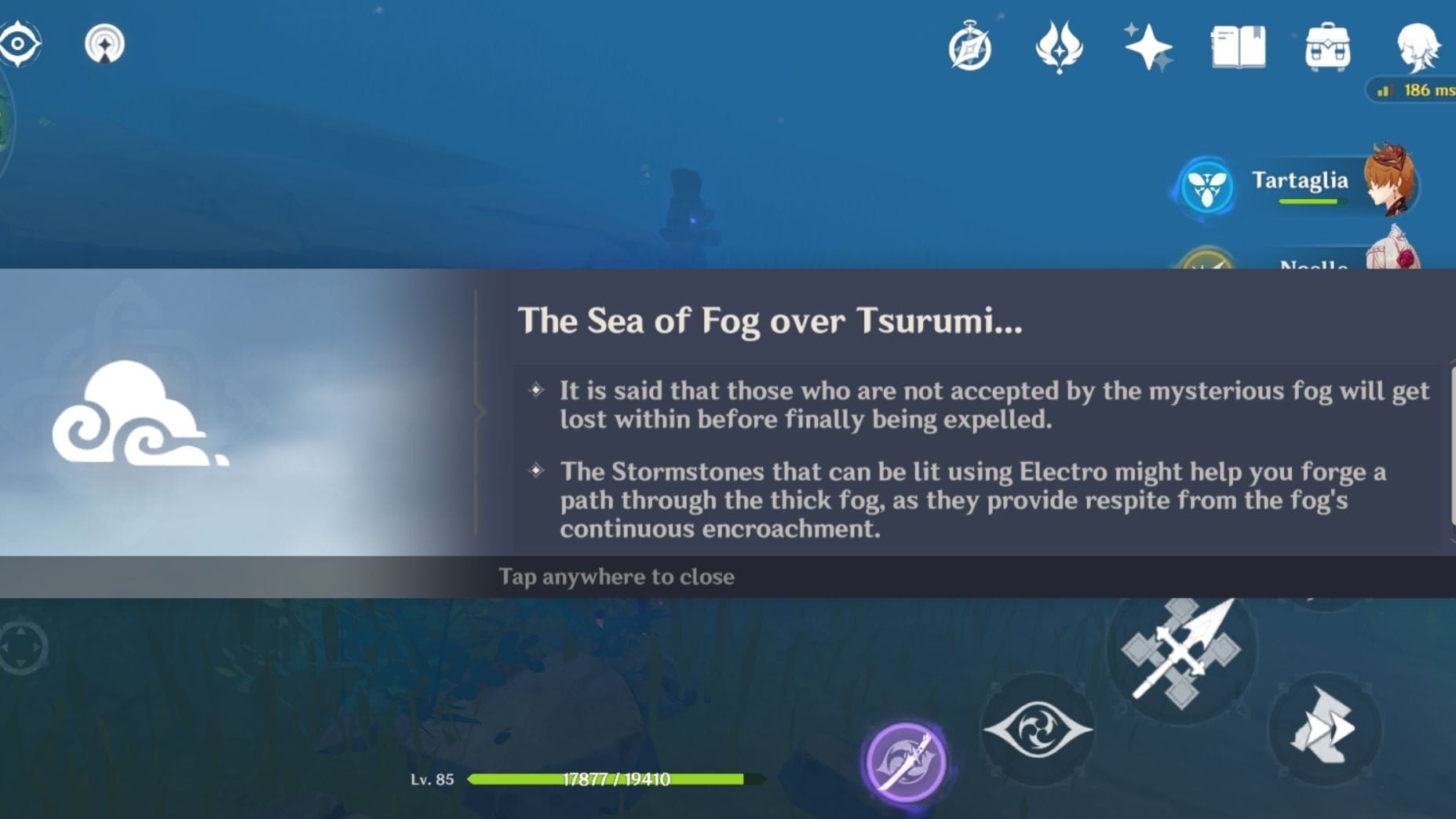Open the Adventurer Handbook book icon
This screenshot has height=819, width=1456.
(x=1238, y=47)
